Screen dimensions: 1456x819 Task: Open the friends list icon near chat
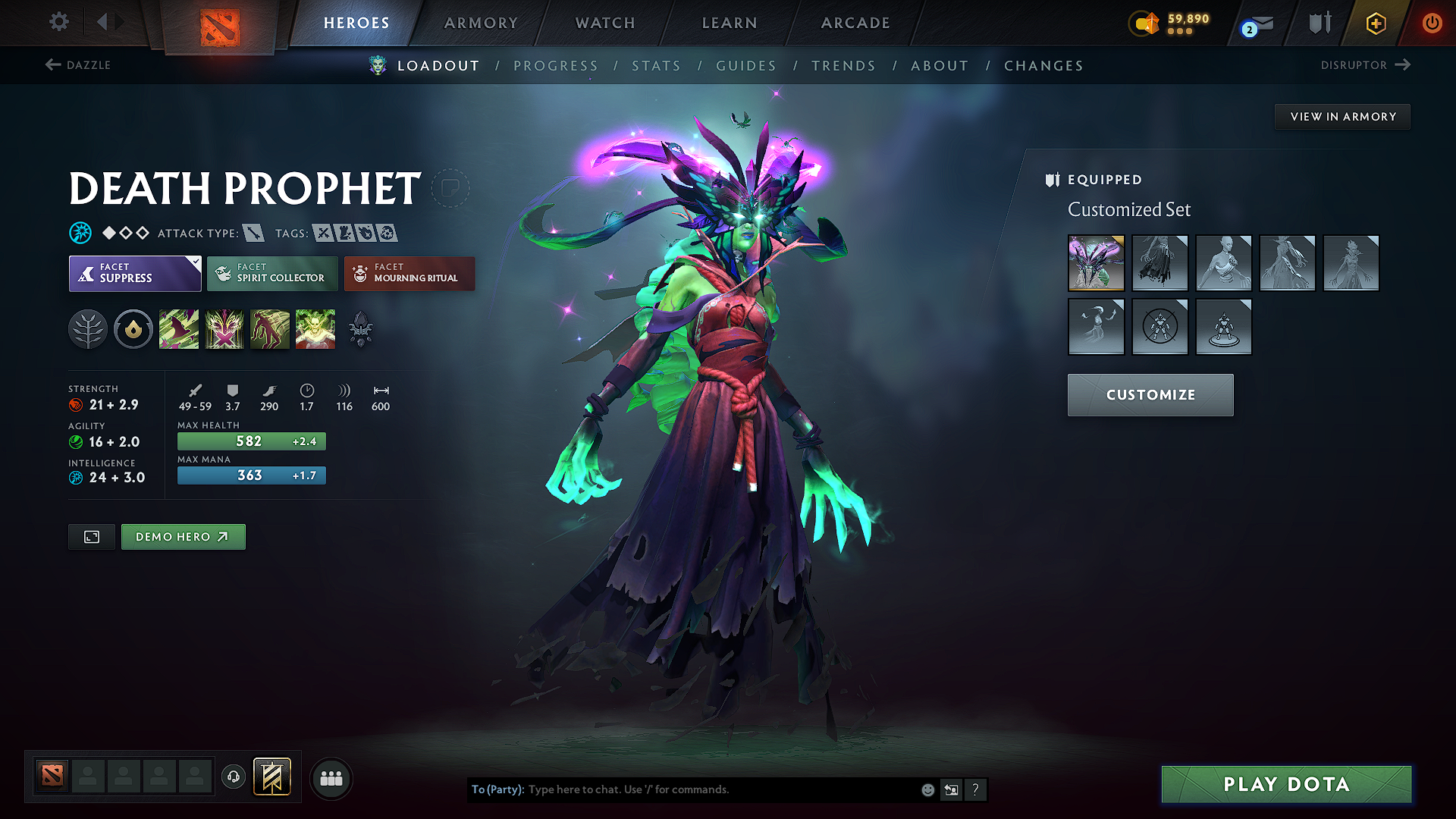pyautogui.click(x=331, y=777)
